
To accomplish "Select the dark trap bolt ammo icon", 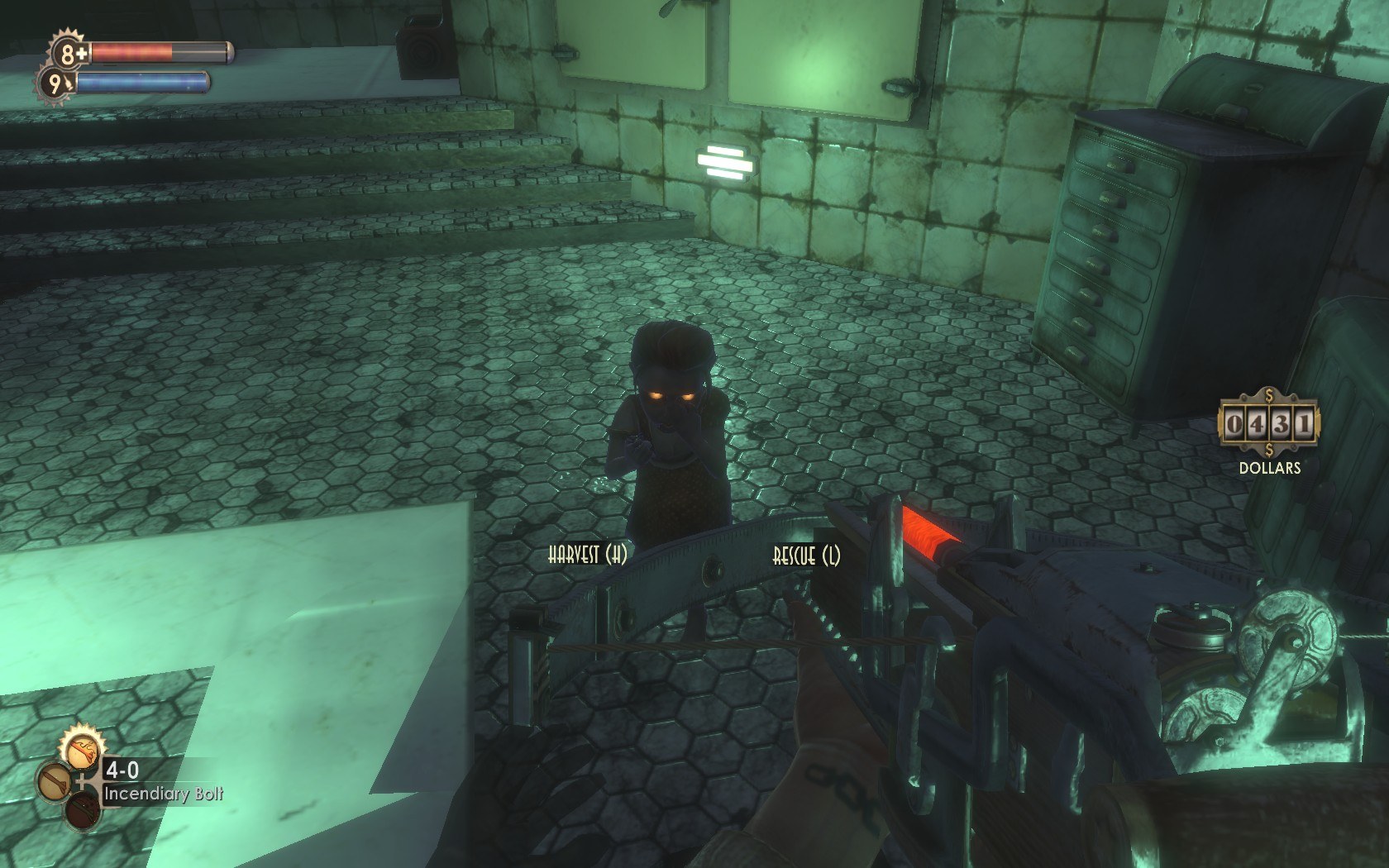I will click(83, 810).
